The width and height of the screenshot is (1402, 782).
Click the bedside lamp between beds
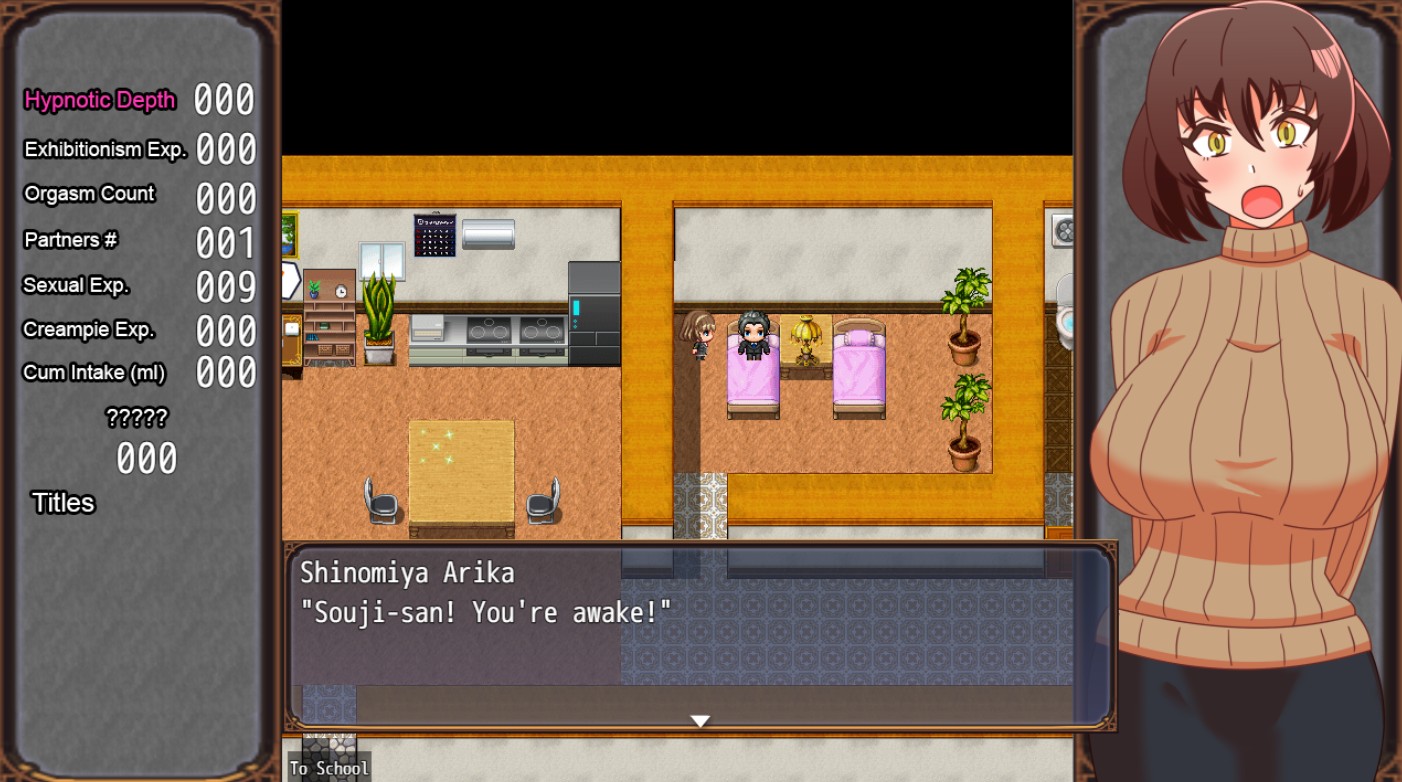coord(806,338)
